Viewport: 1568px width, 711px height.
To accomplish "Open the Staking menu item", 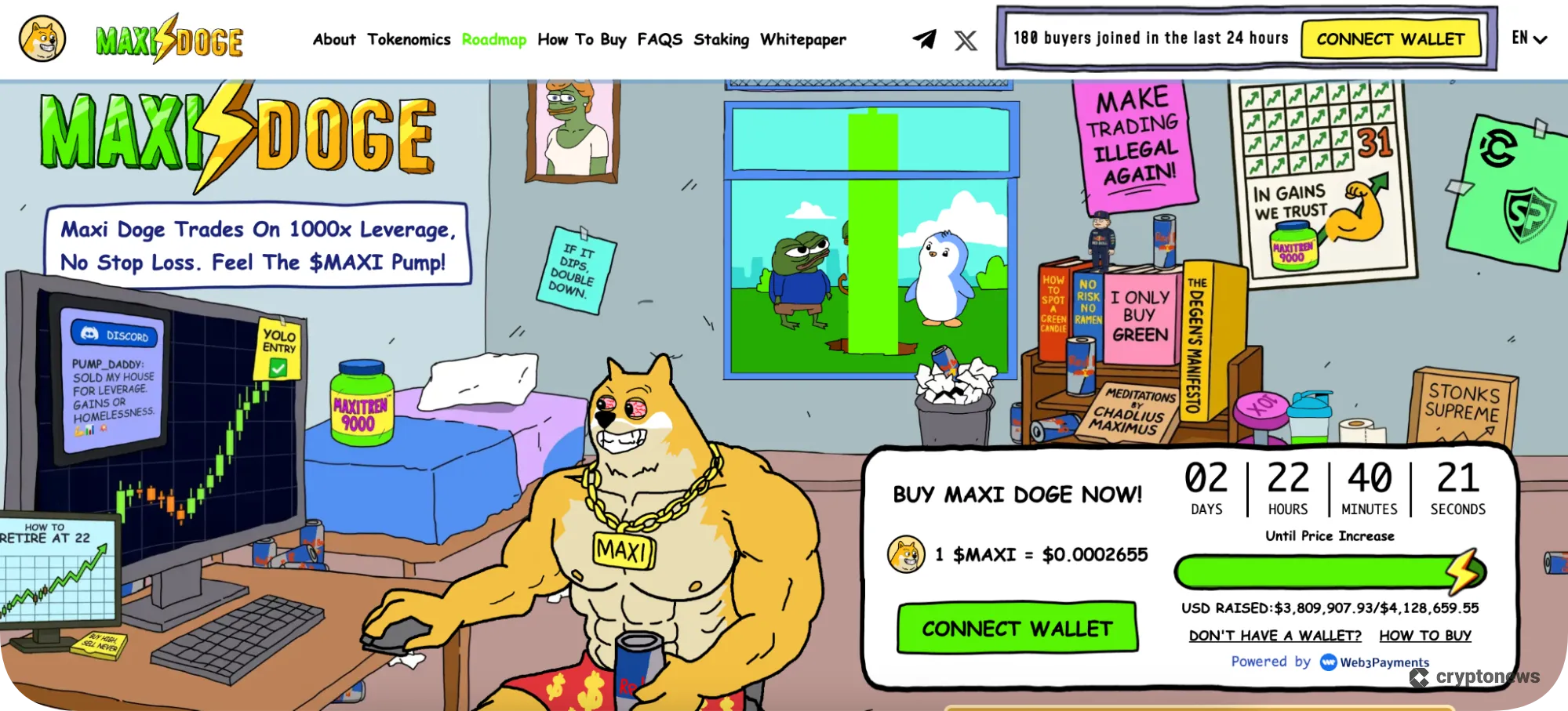I will pyautogui.click(x=721, y=39).
